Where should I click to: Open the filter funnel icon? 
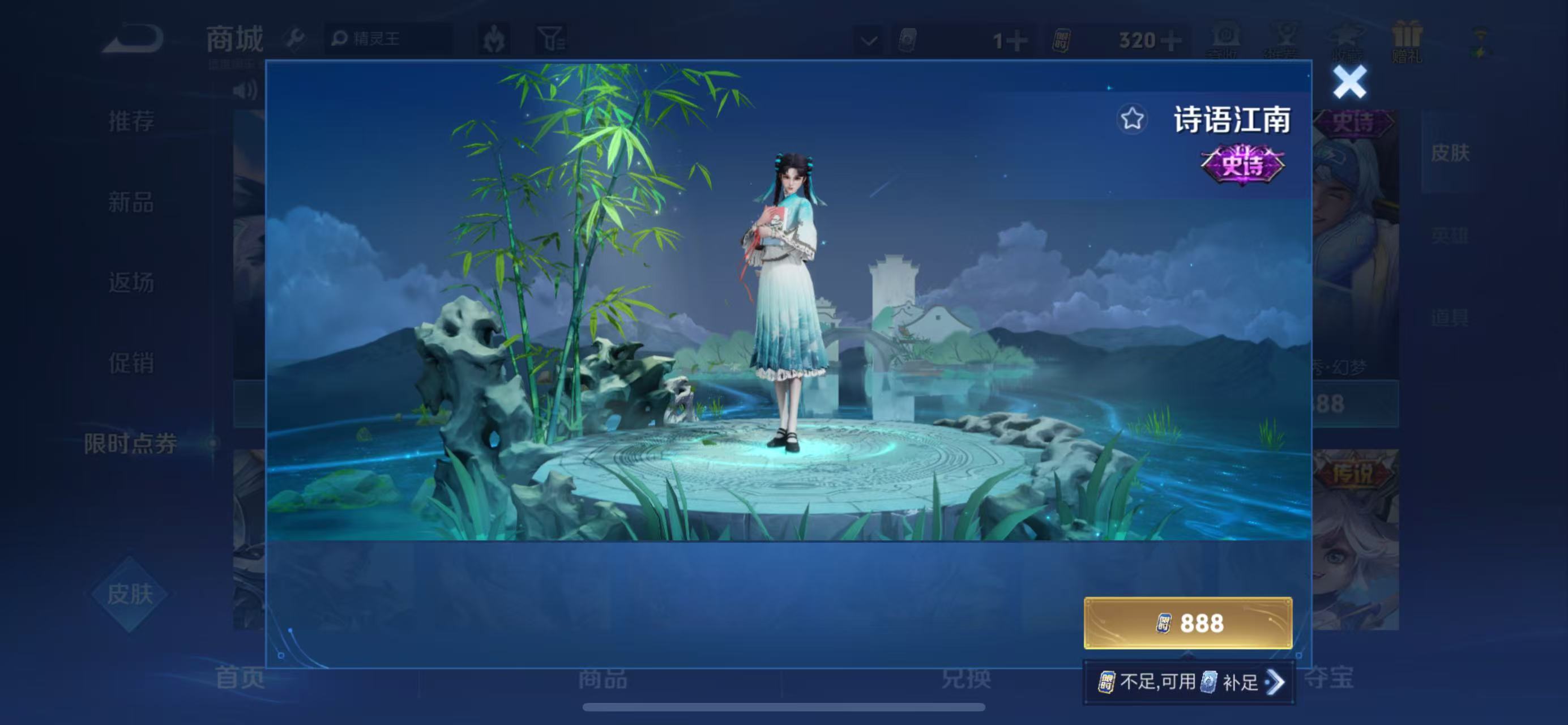(x=551, y=40)
